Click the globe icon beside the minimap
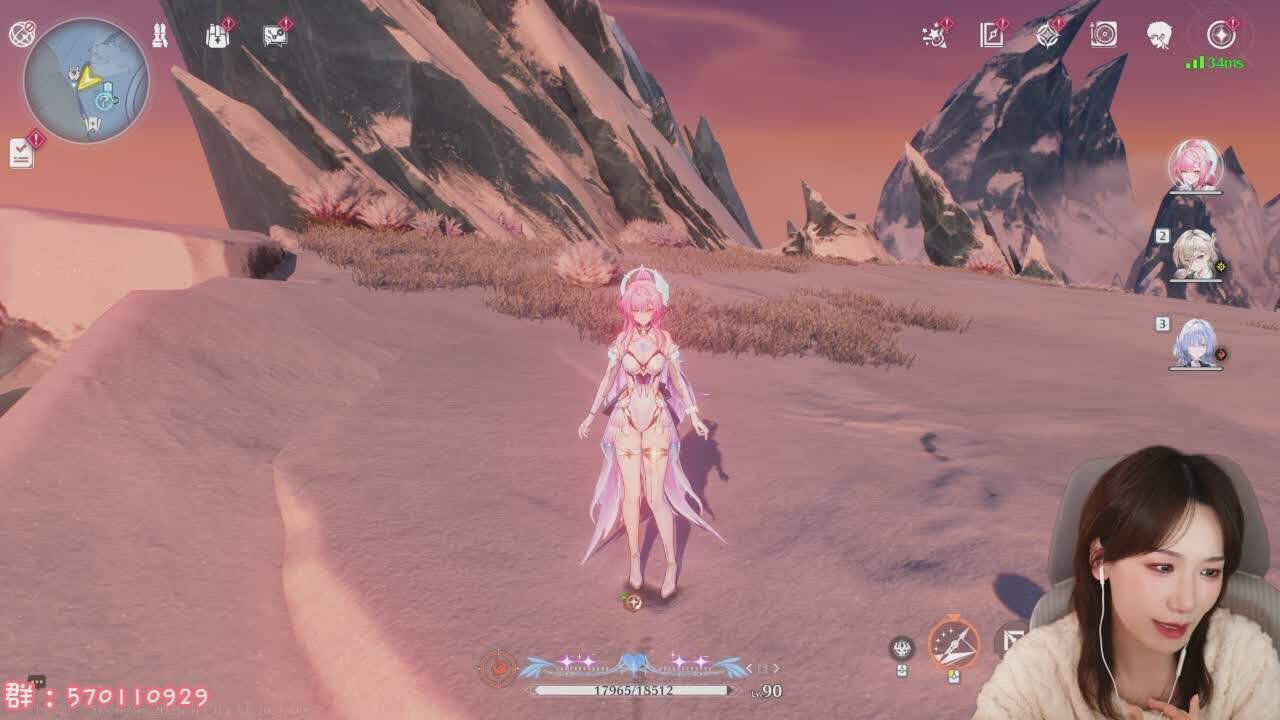The width and height of the screenshot is (1280, 720). pos(22,34)
